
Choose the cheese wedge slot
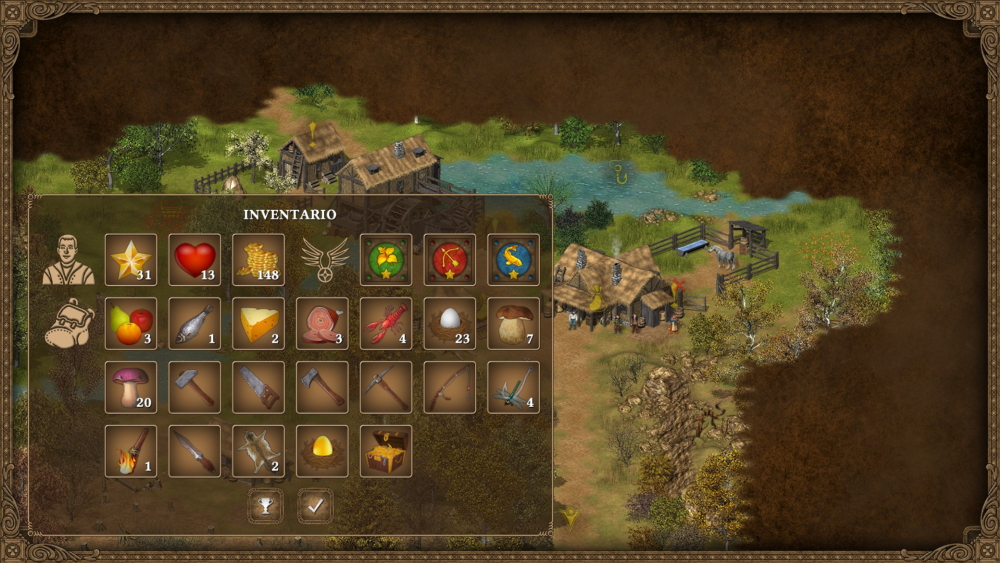point(258,323)
